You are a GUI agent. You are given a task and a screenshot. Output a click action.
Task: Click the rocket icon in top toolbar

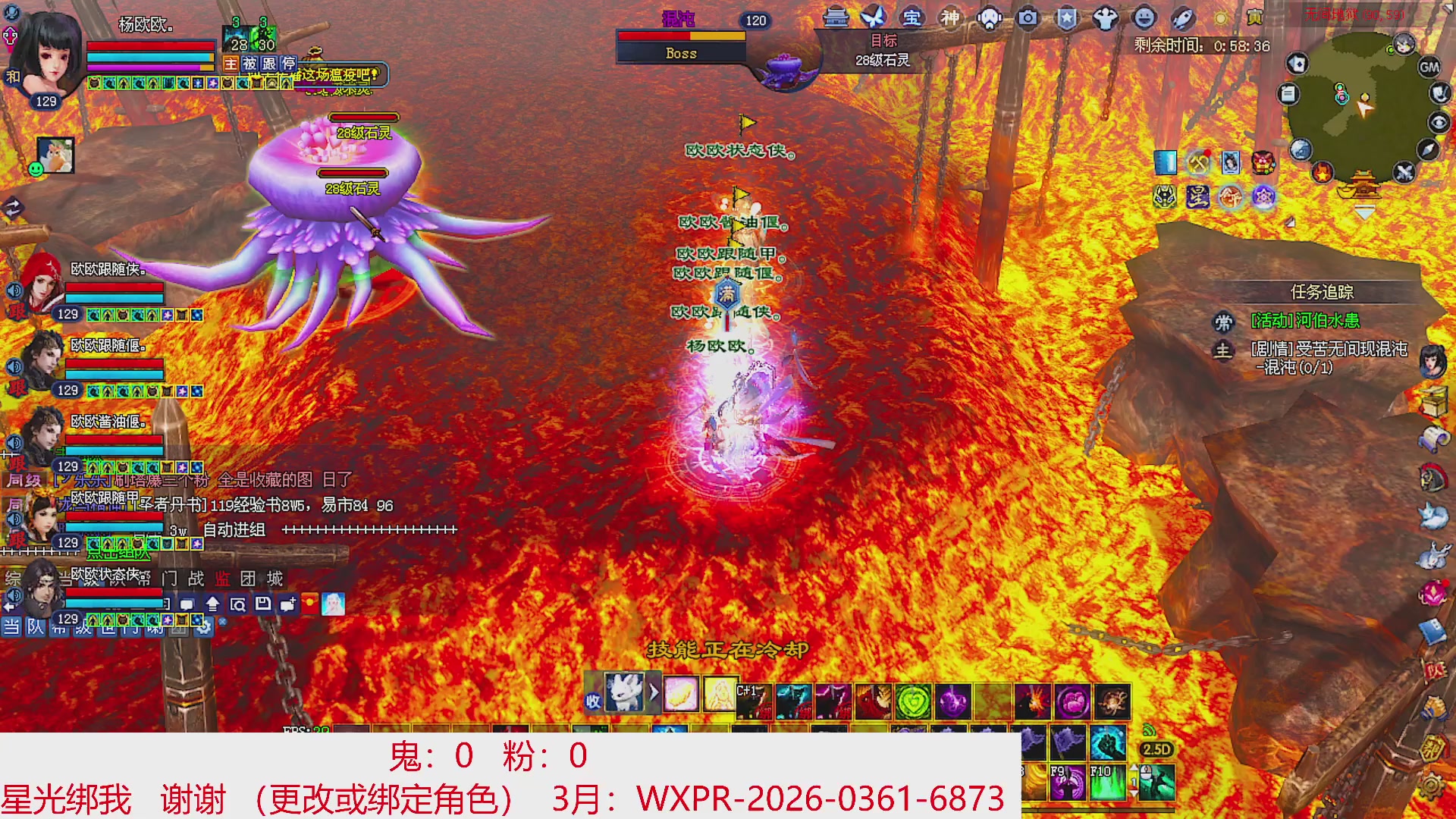pyautogui.click(x=1181, y=18)
